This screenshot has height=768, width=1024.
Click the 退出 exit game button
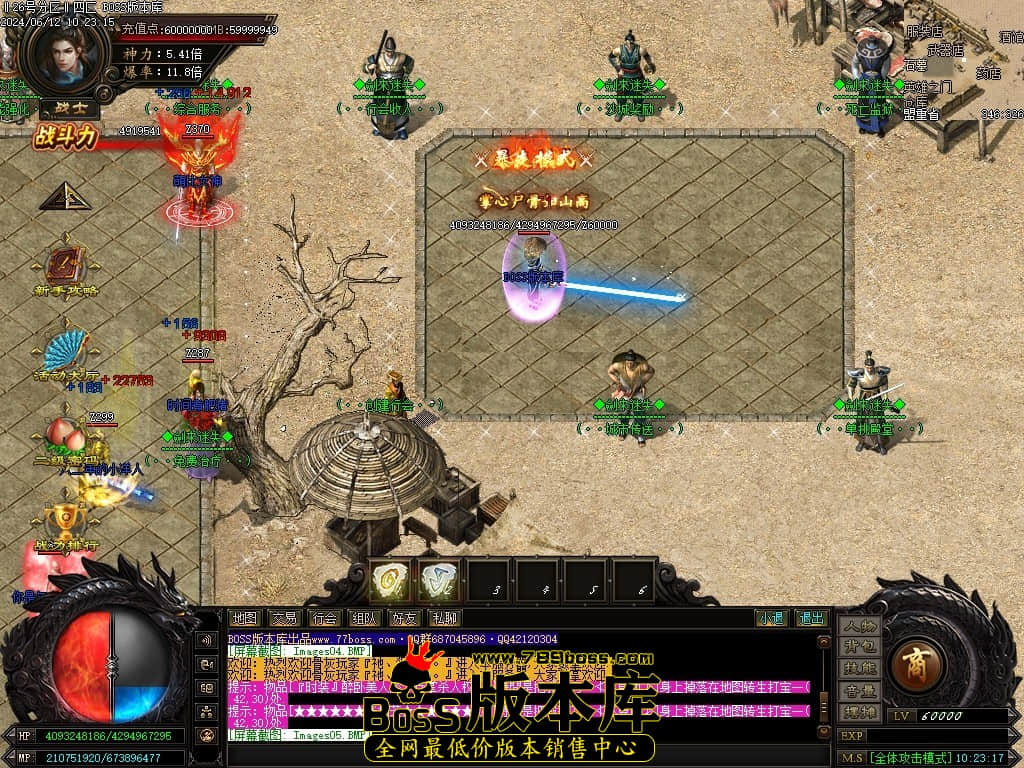811,618
